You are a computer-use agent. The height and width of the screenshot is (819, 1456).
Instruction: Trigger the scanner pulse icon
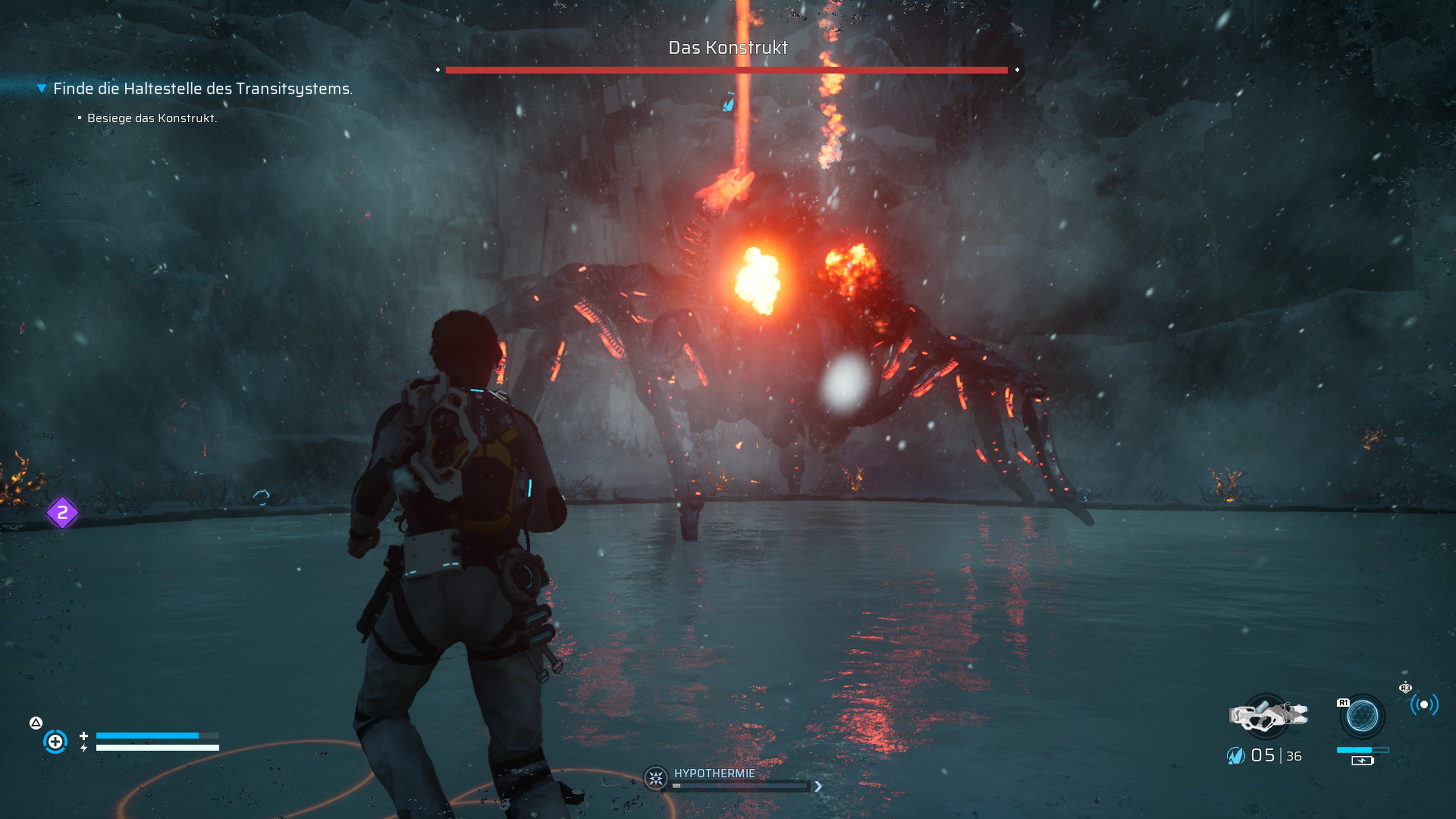click(1424, 704)
